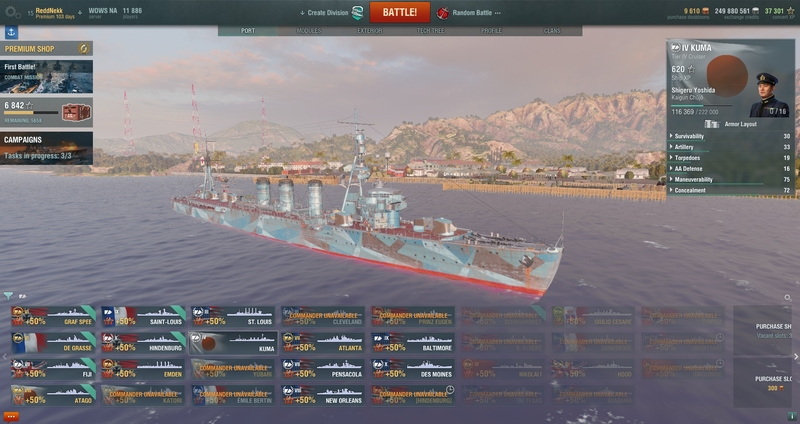800x424 pixels.
Task: Choose the Hindenburg ship card
Action: tap(143, 343)
